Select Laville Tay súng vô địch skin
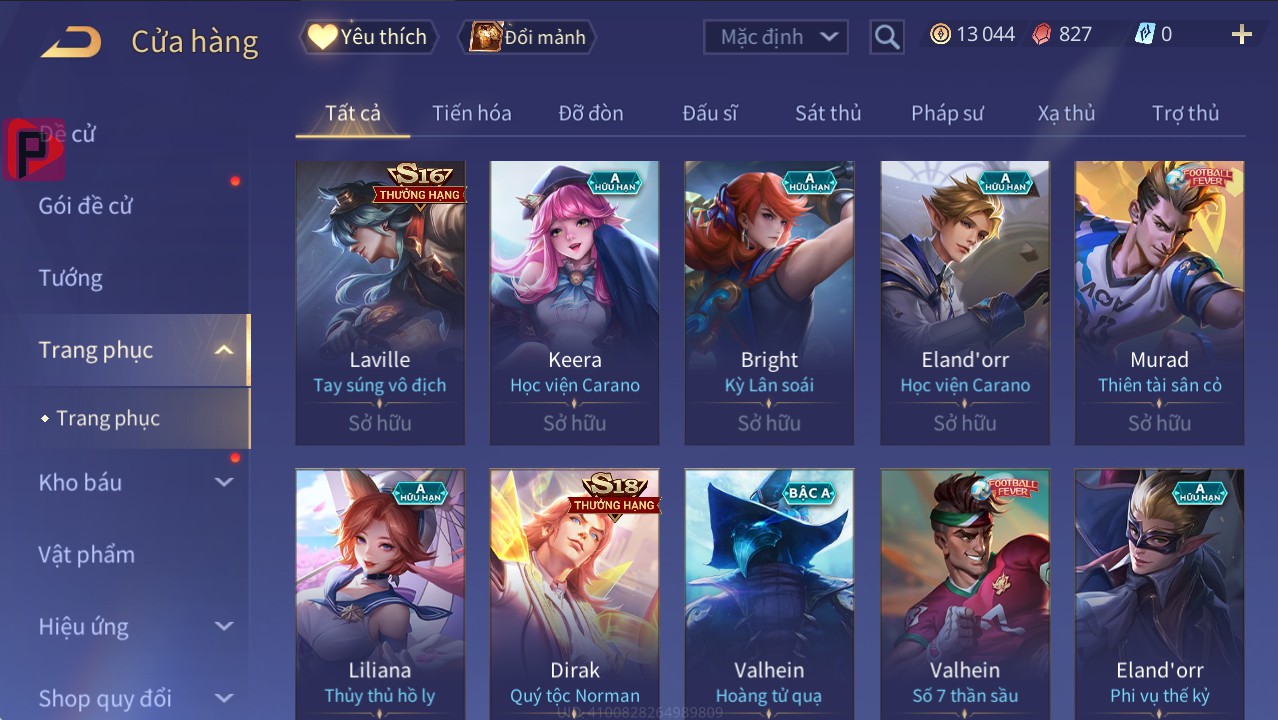The width and height of the screenshot is (1278, 720). [380, 302]
